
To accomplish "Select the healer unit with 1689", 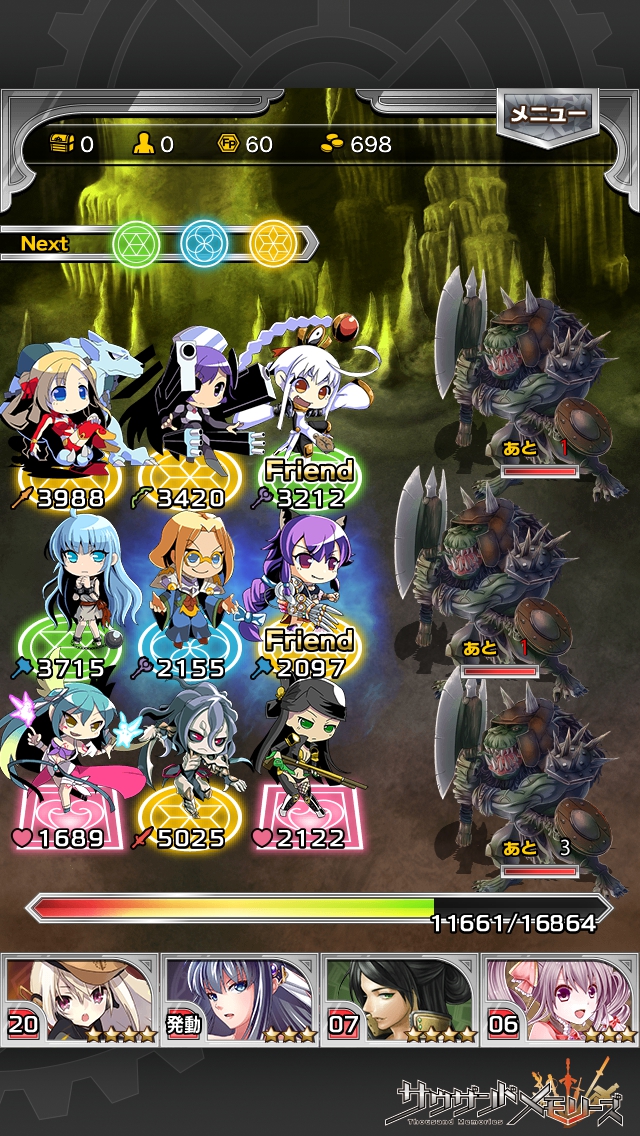I will coord(70,765).
